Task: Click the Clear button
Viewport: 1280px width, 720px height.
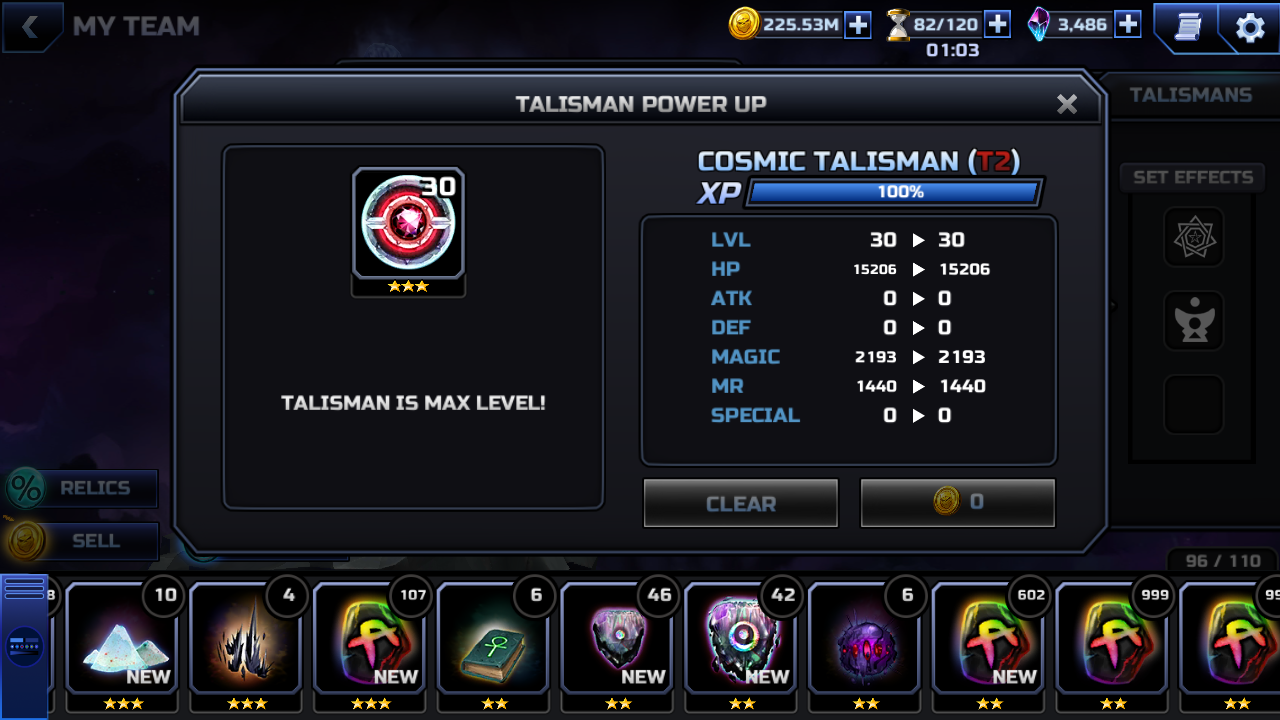Action: tap(740, 503)
